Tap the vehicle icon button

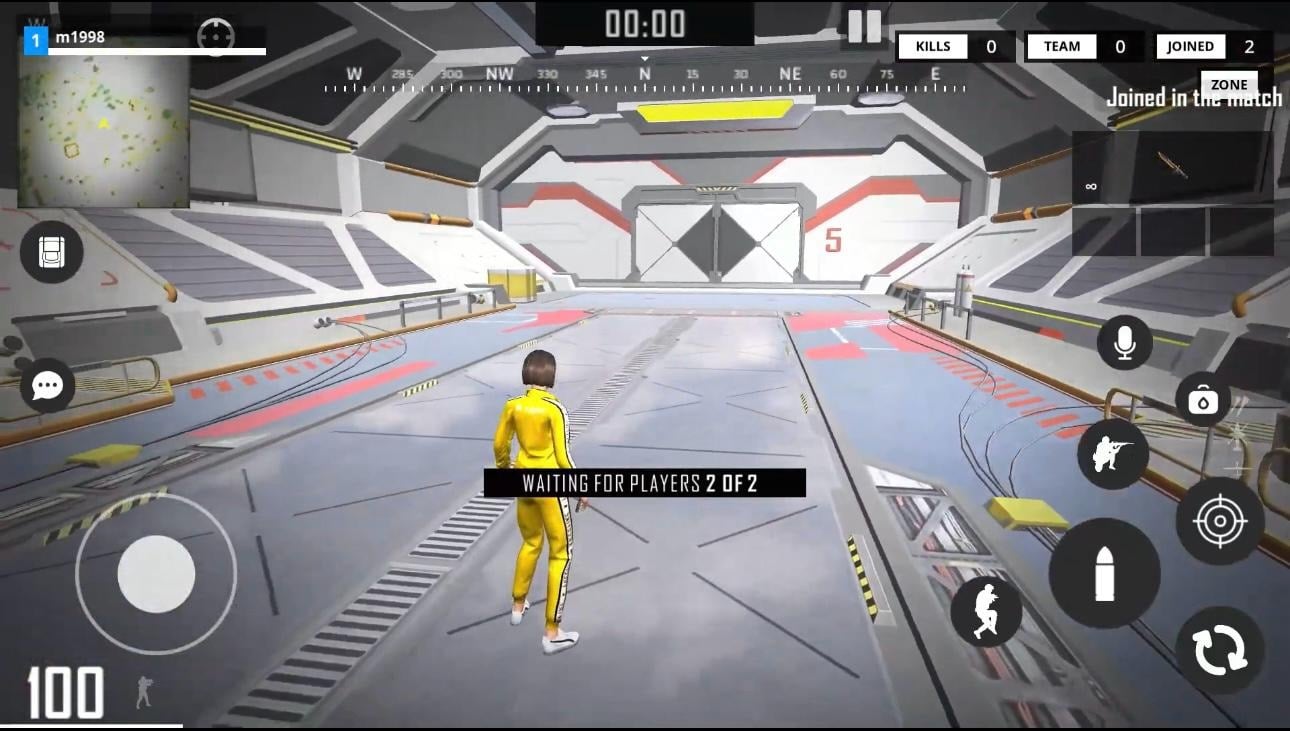51,252
